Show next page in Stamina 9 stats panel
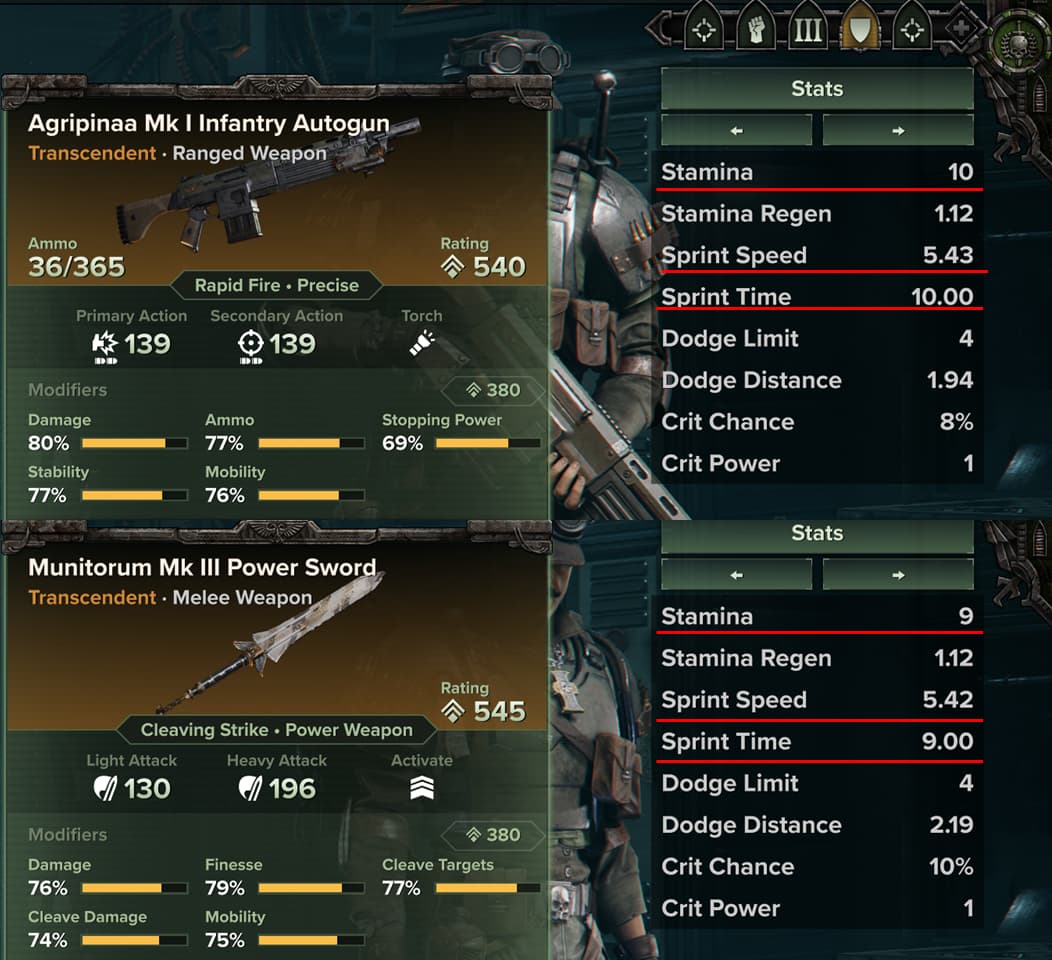The width and height of the screenshot is (1052, 960). [897, 575]
